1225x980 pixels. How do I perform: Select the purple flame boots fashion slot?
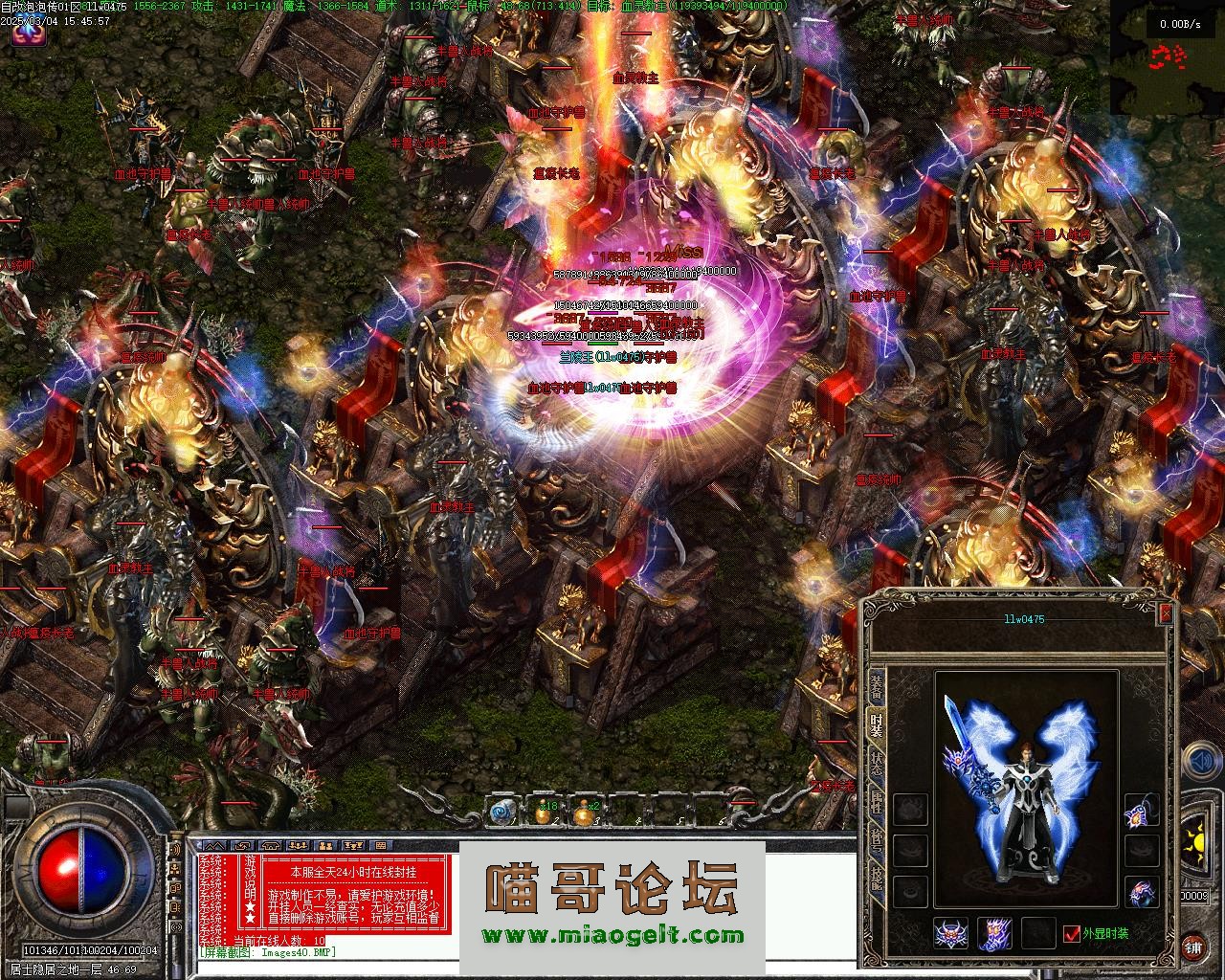pos(994,933)
